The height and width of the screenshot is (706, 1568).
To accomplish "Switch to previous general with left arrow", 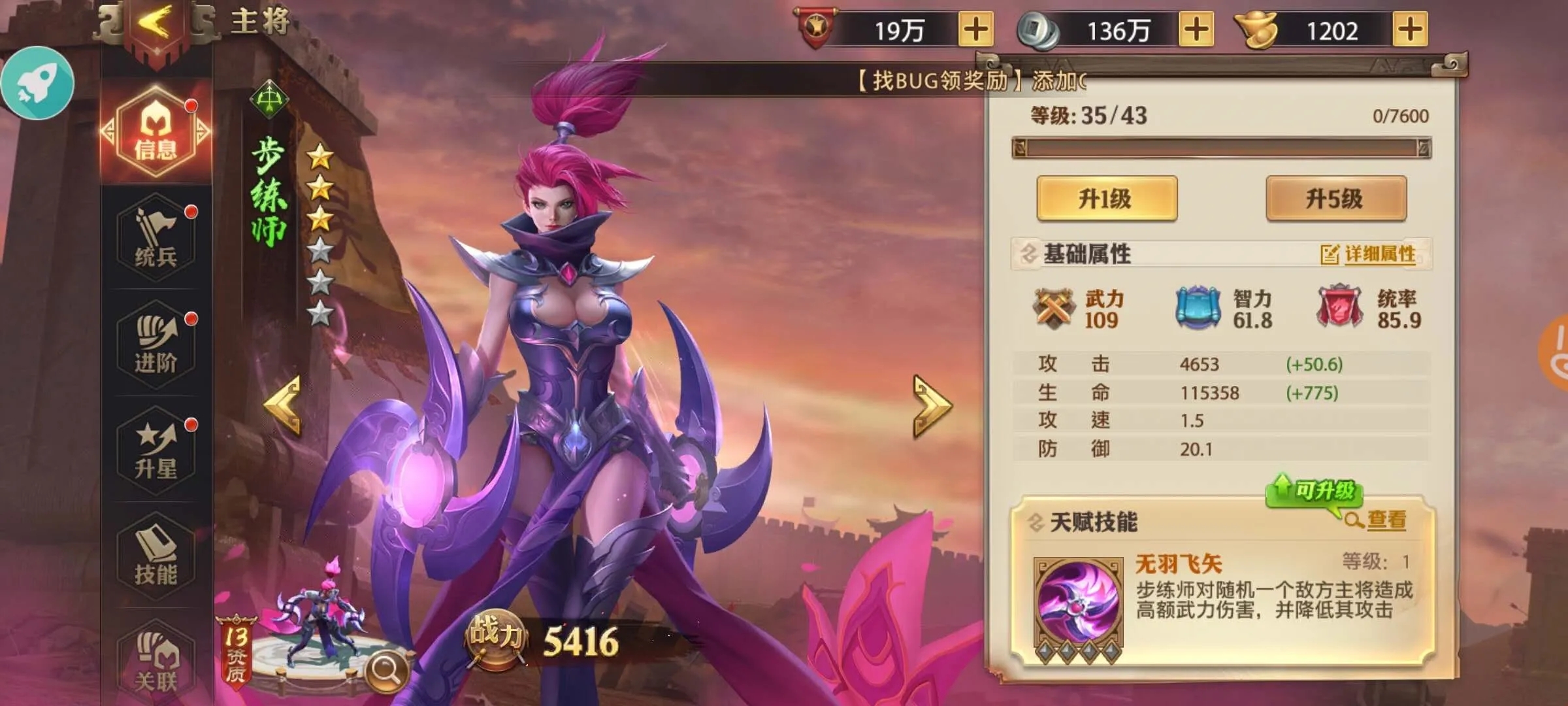I will tap(284, 405).
